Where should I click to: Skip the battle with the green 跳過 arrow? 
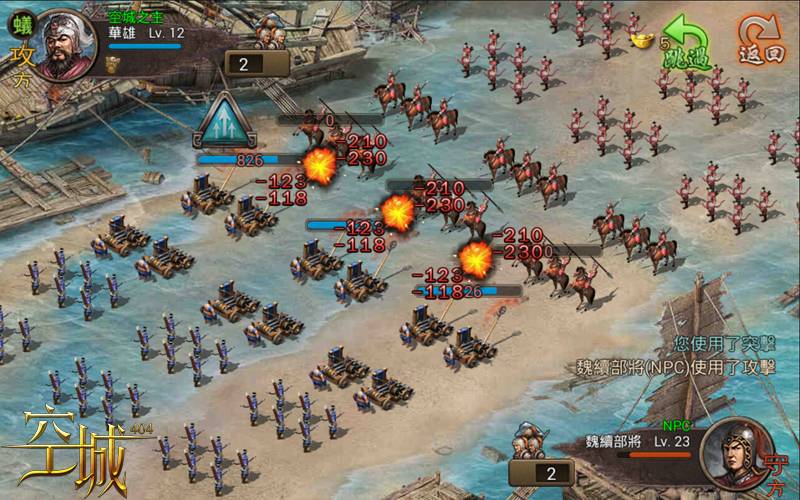pyautogui.click(x=687, y=42)
